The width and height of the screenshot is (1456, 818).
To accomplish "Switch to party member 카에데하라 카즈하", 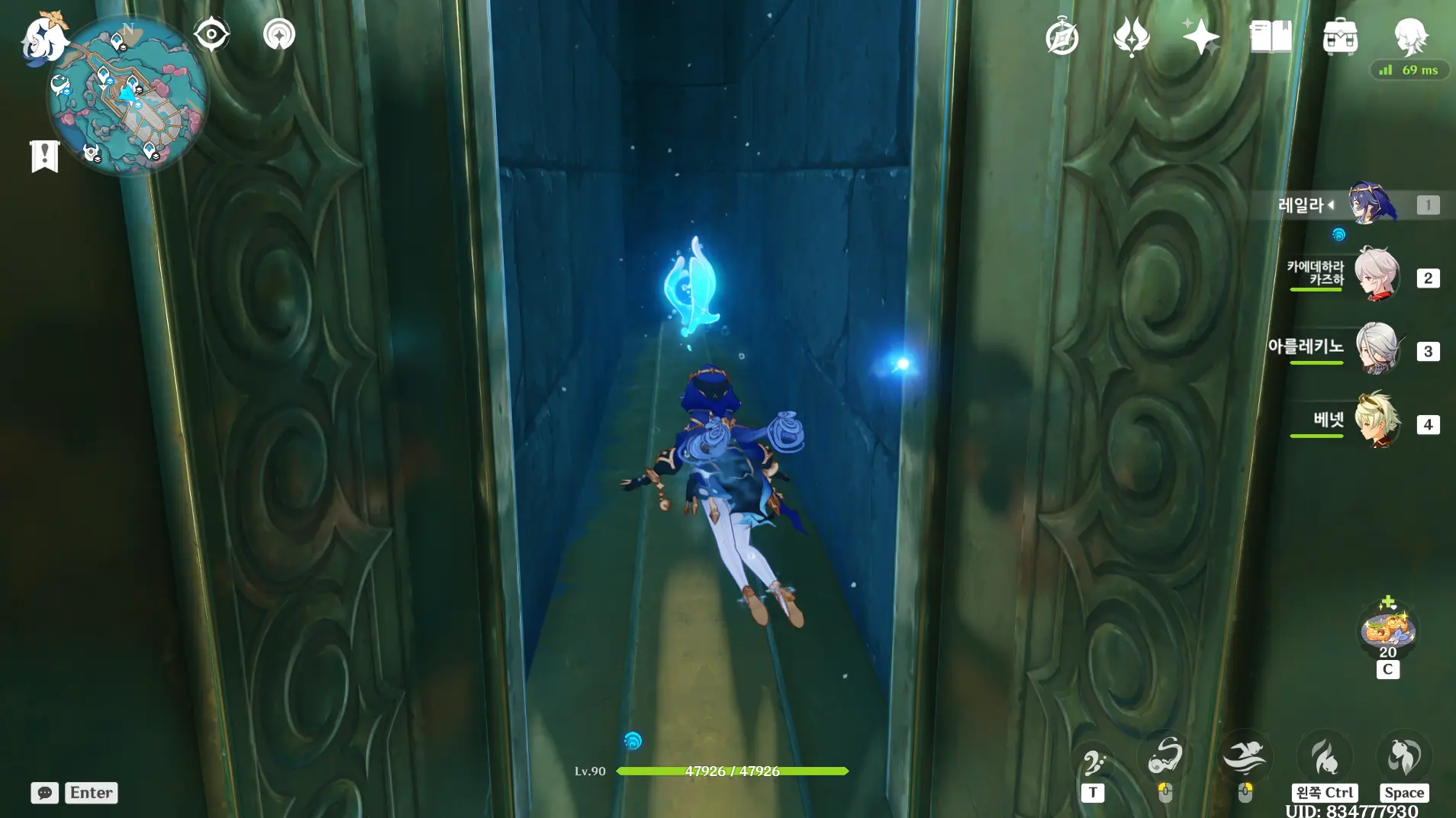I will [x=1376, y=275].
